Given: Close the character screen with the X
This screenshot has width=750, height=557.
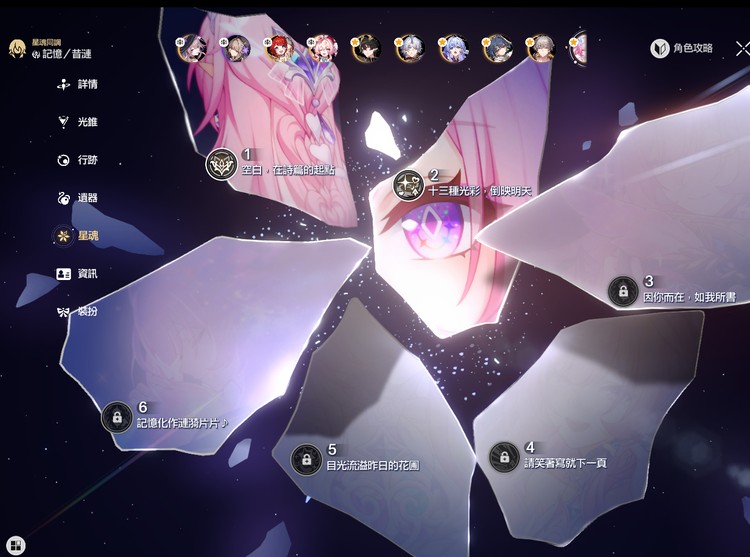Looking at the screenshot, I should [742, 48].
